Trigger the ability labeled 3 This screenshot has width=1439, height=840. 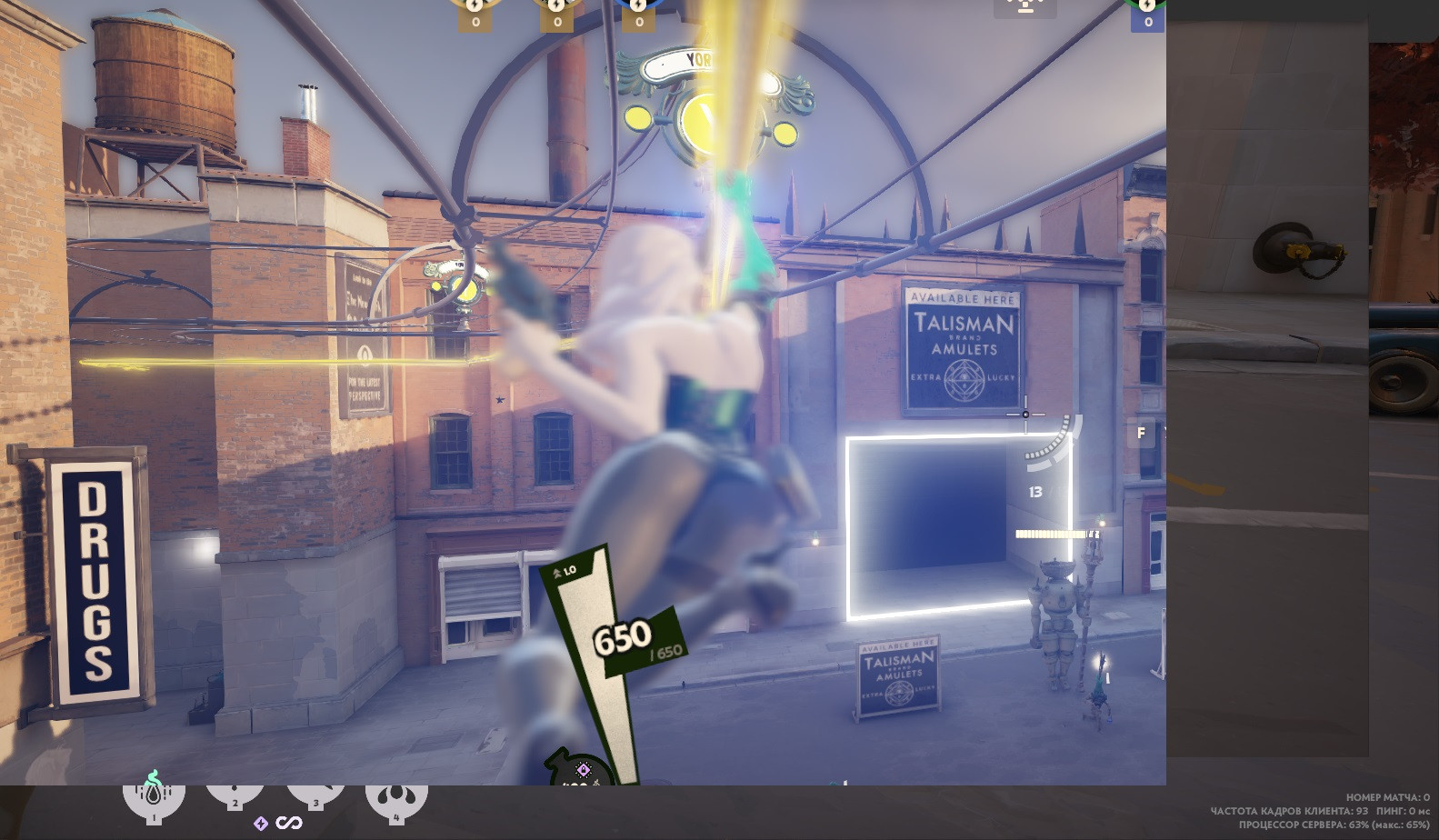click(316, 795)
